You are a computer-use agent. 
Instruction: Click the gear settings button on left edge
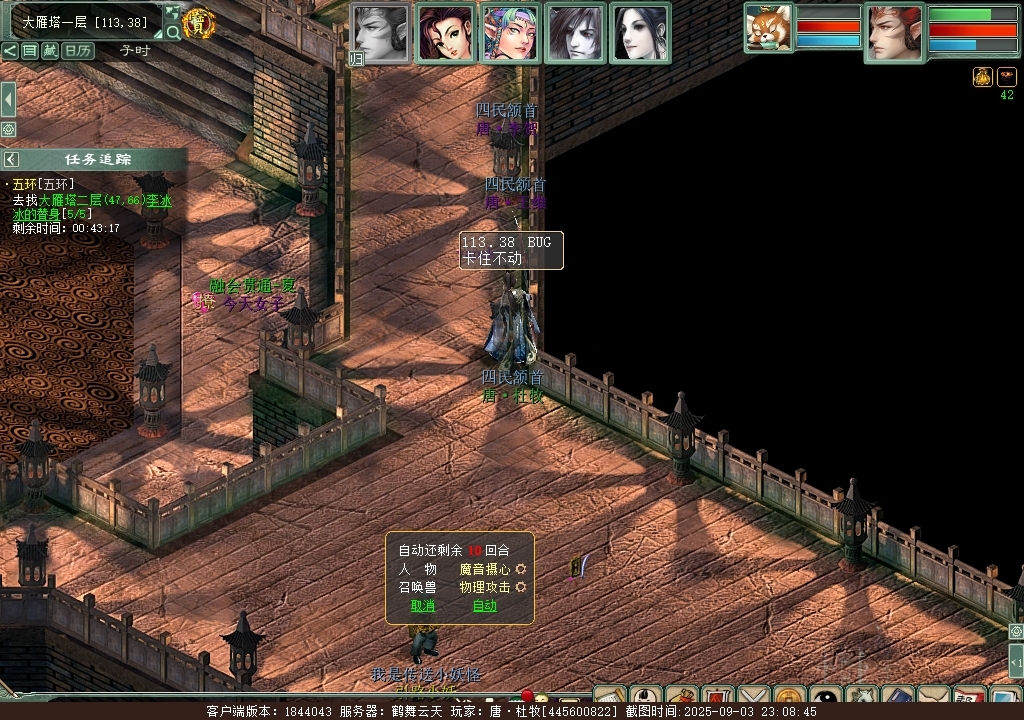click(x=8, y=130)
